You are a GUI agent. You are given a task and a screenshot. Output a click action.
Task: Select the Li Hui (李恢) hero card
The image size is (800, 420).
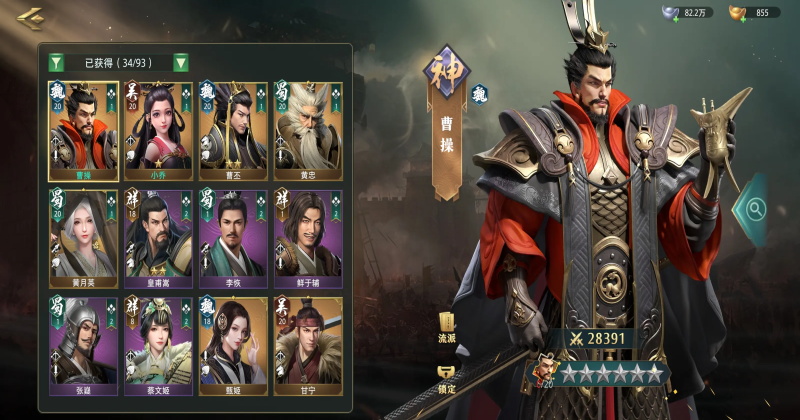(x=233, y=238)
